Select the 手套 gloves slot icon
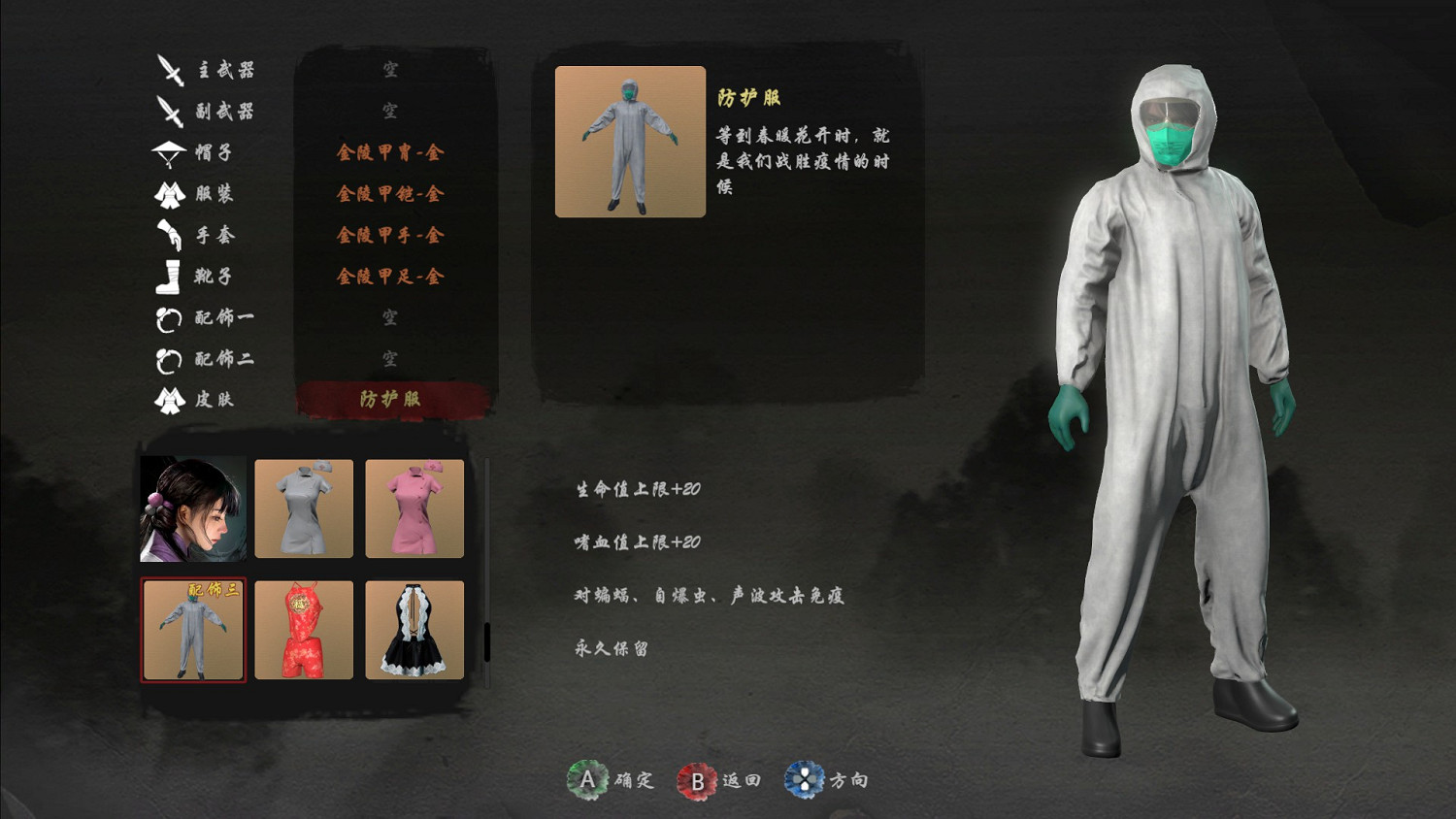The height and width of the screenshot is (819, 1456). pyautogui.click(x=171, y=235)
